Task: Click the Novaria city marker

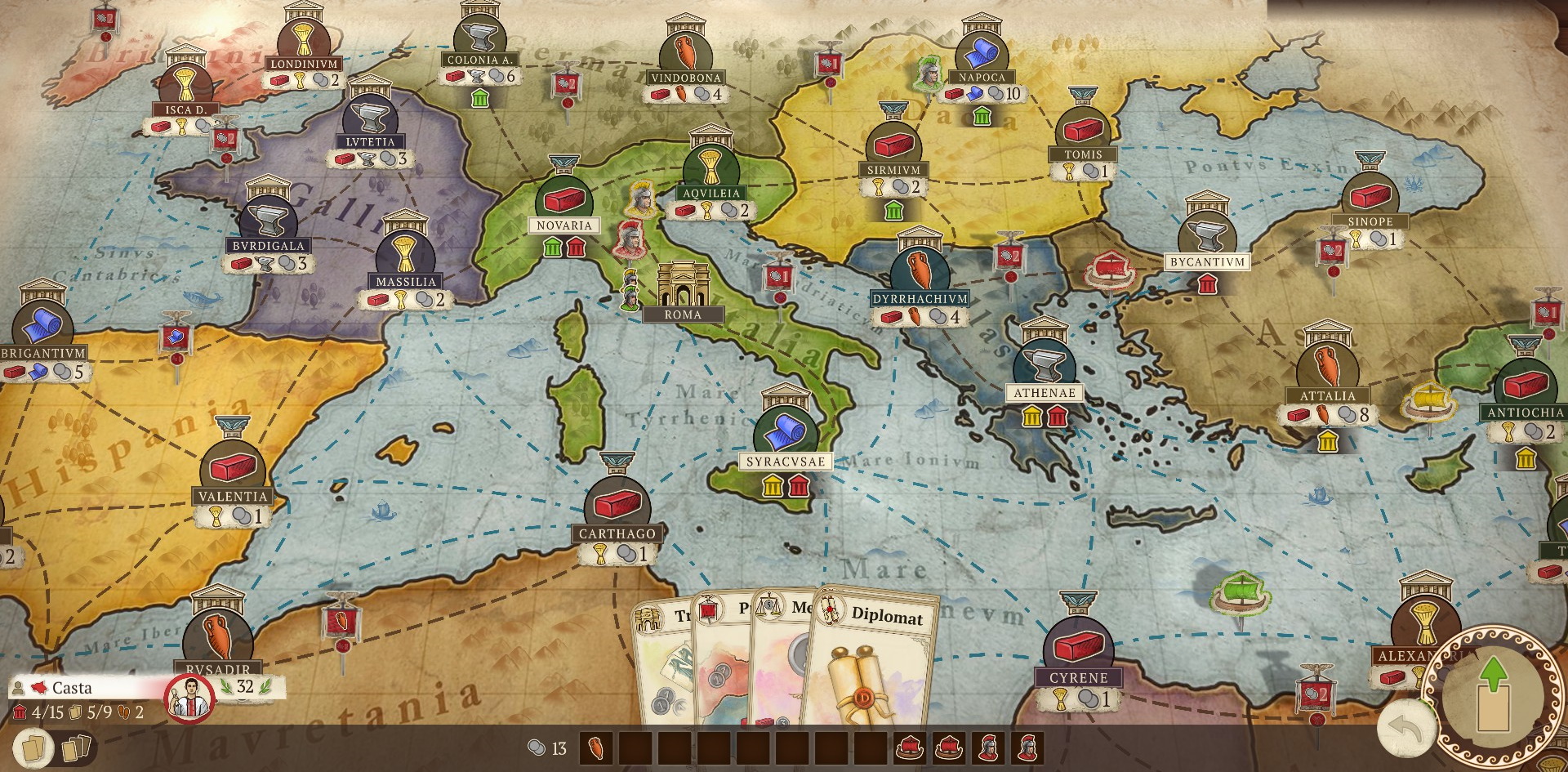Action: pyautogui.click(x=563, y=199)
